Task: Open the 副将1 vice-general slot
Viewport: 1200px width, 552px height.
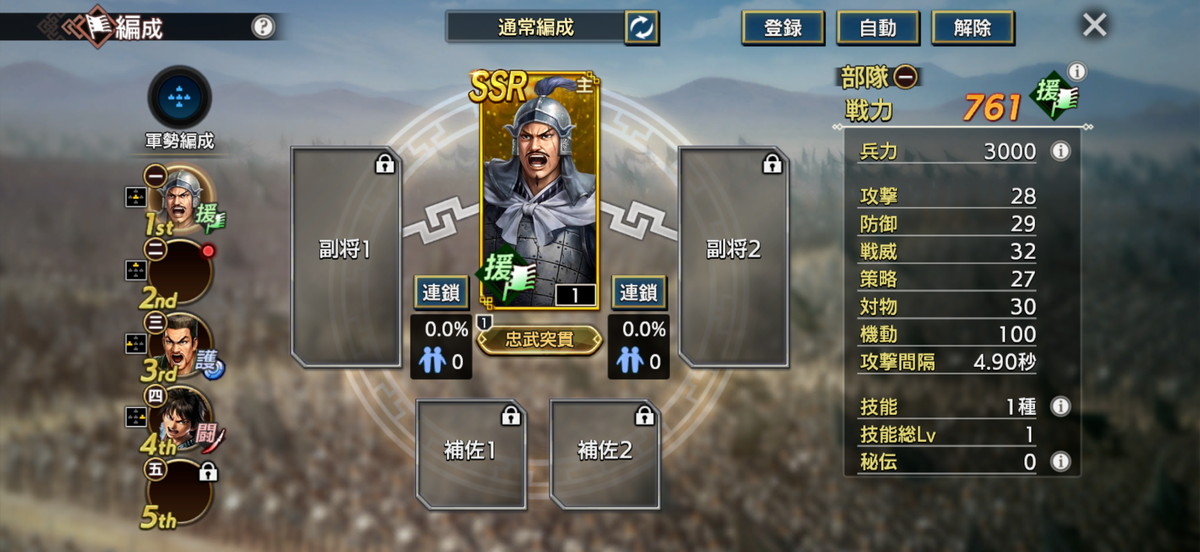Action: point(346,257)
